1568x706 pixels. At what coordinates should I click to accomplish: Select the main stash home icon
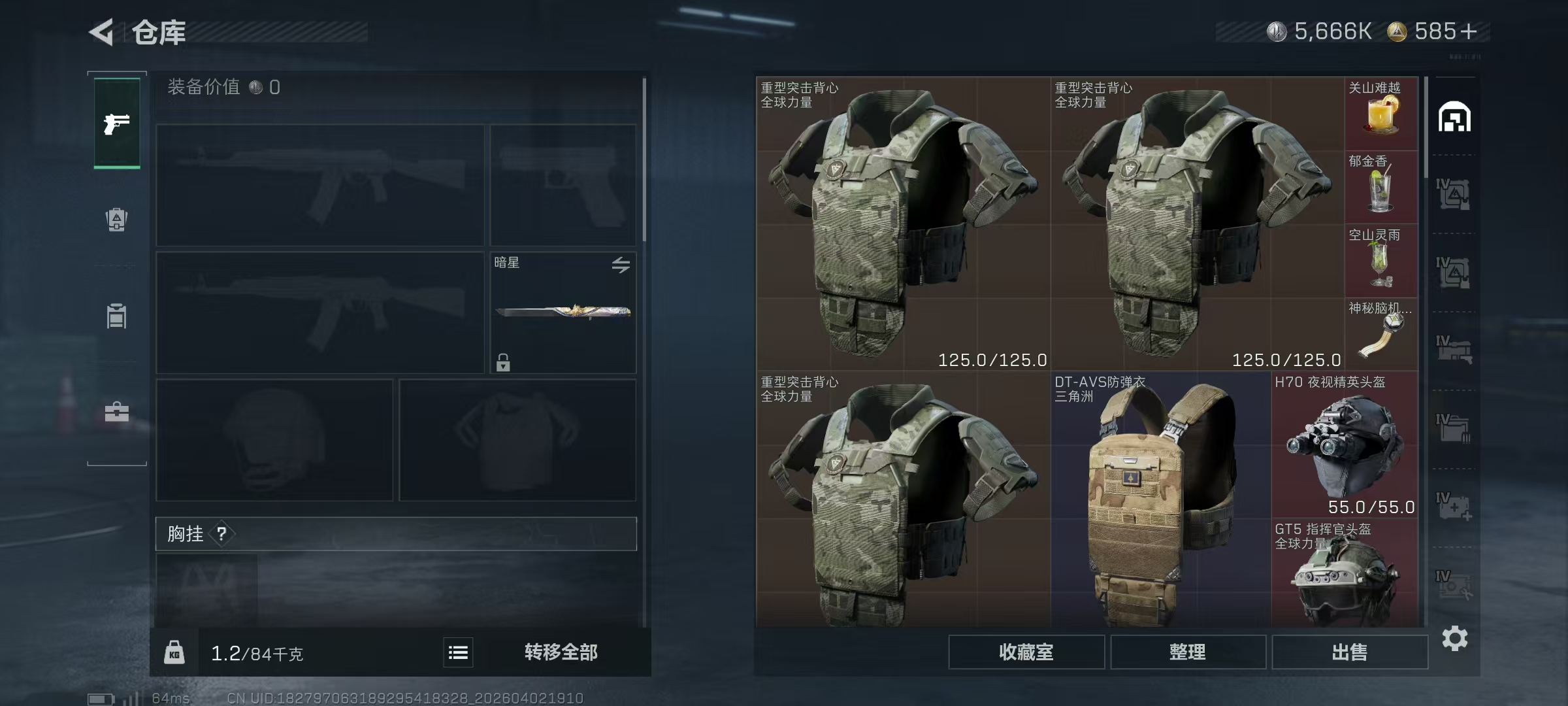pyautogui.click(x=1454, y=118)
